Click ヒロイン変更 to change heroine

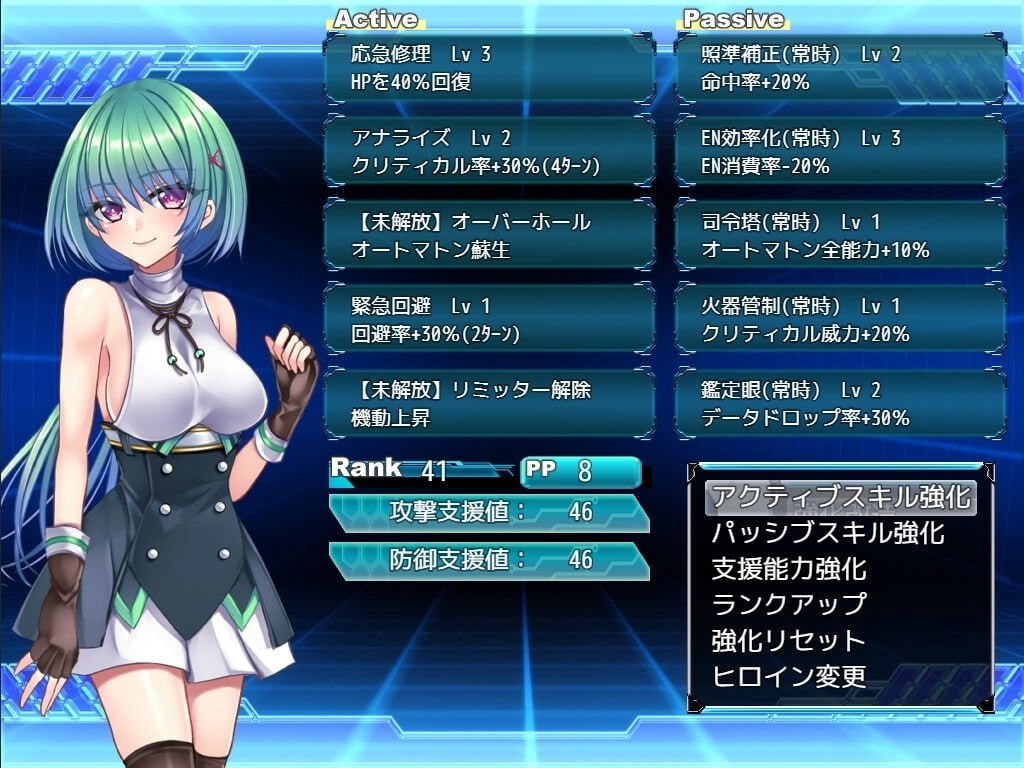point(789,676)
